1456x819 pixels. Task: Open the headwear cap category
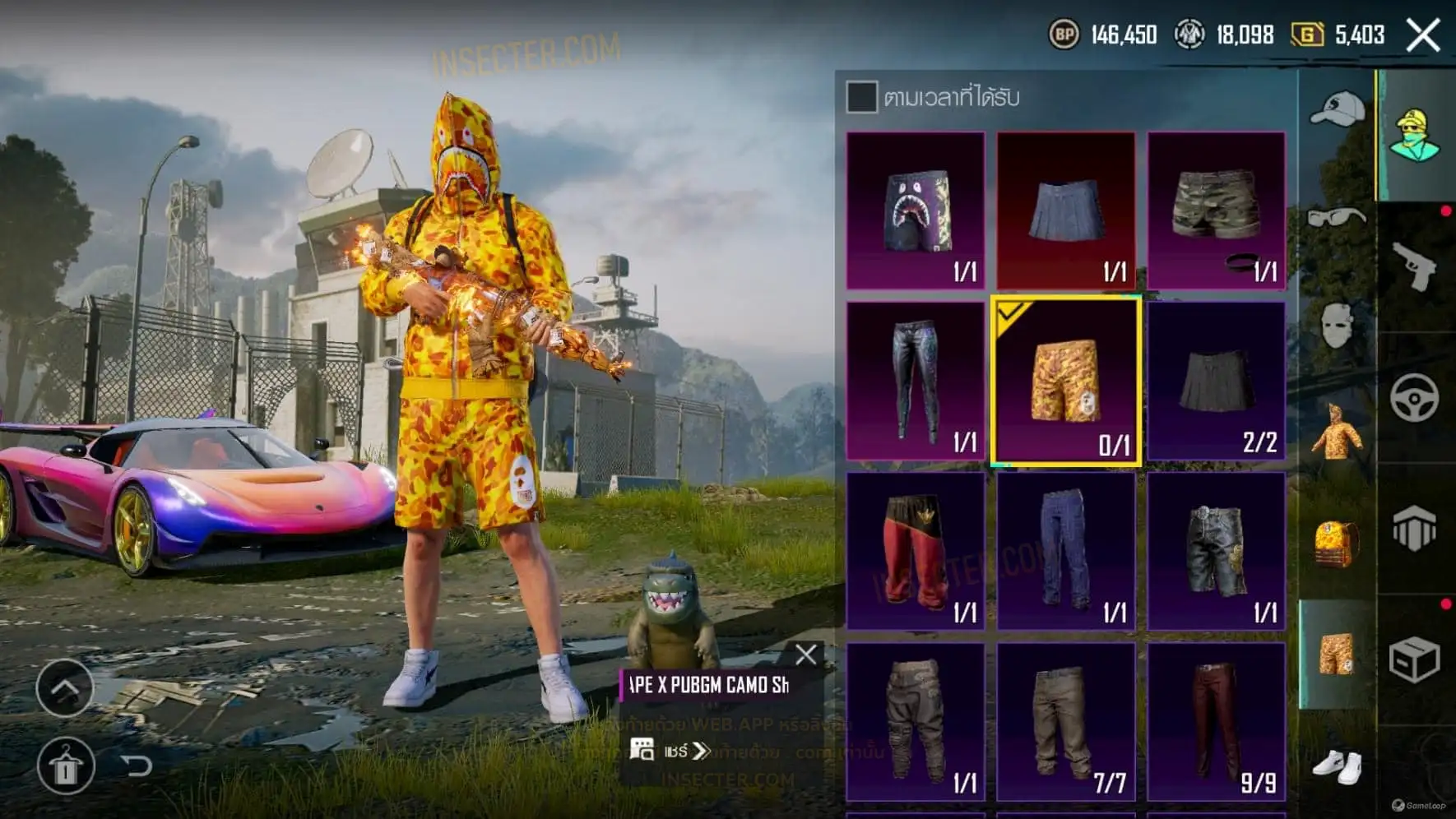pos(1337,110)
